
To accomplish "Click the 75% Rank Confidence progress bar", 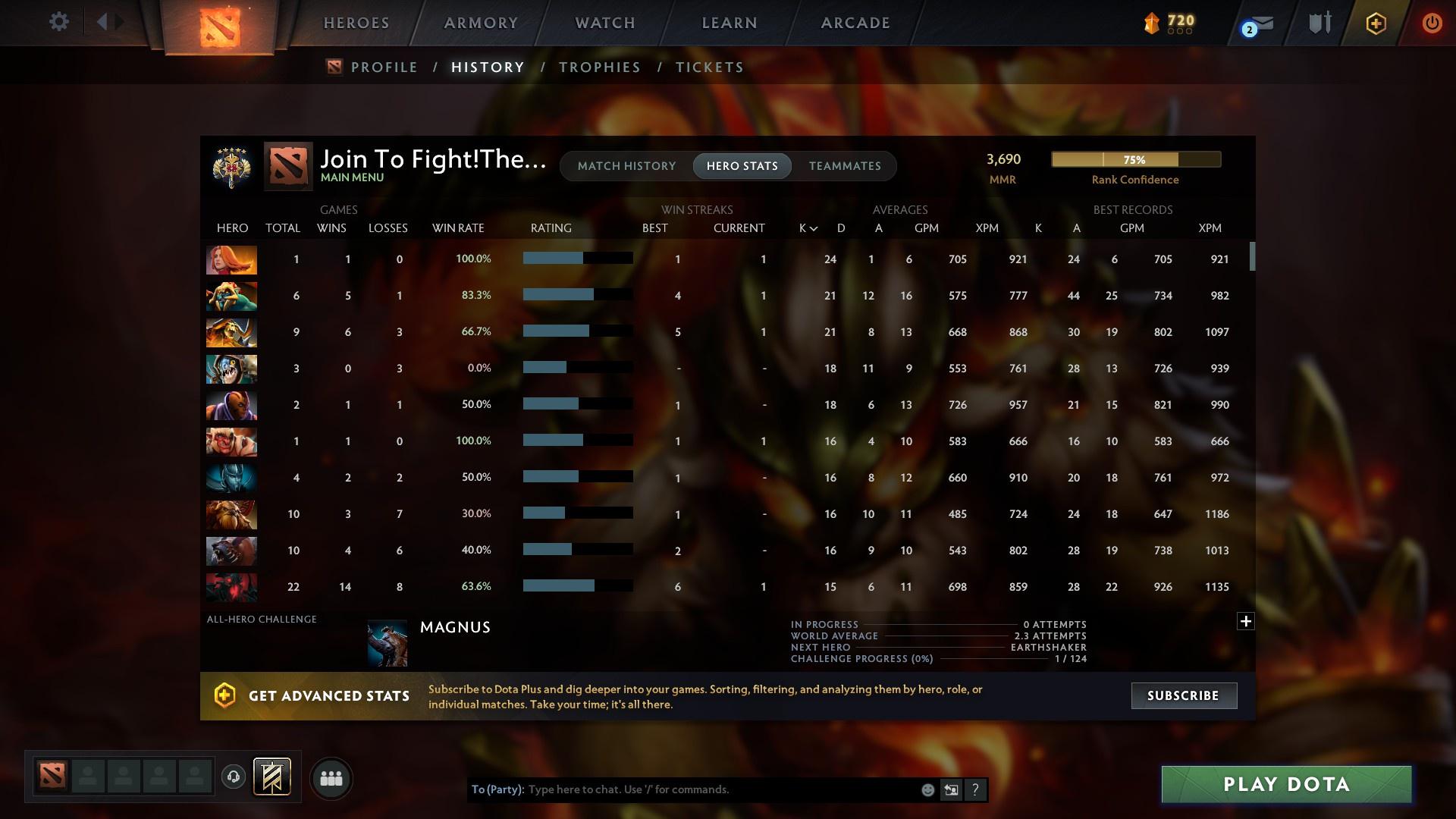I will pos(1135,159).
